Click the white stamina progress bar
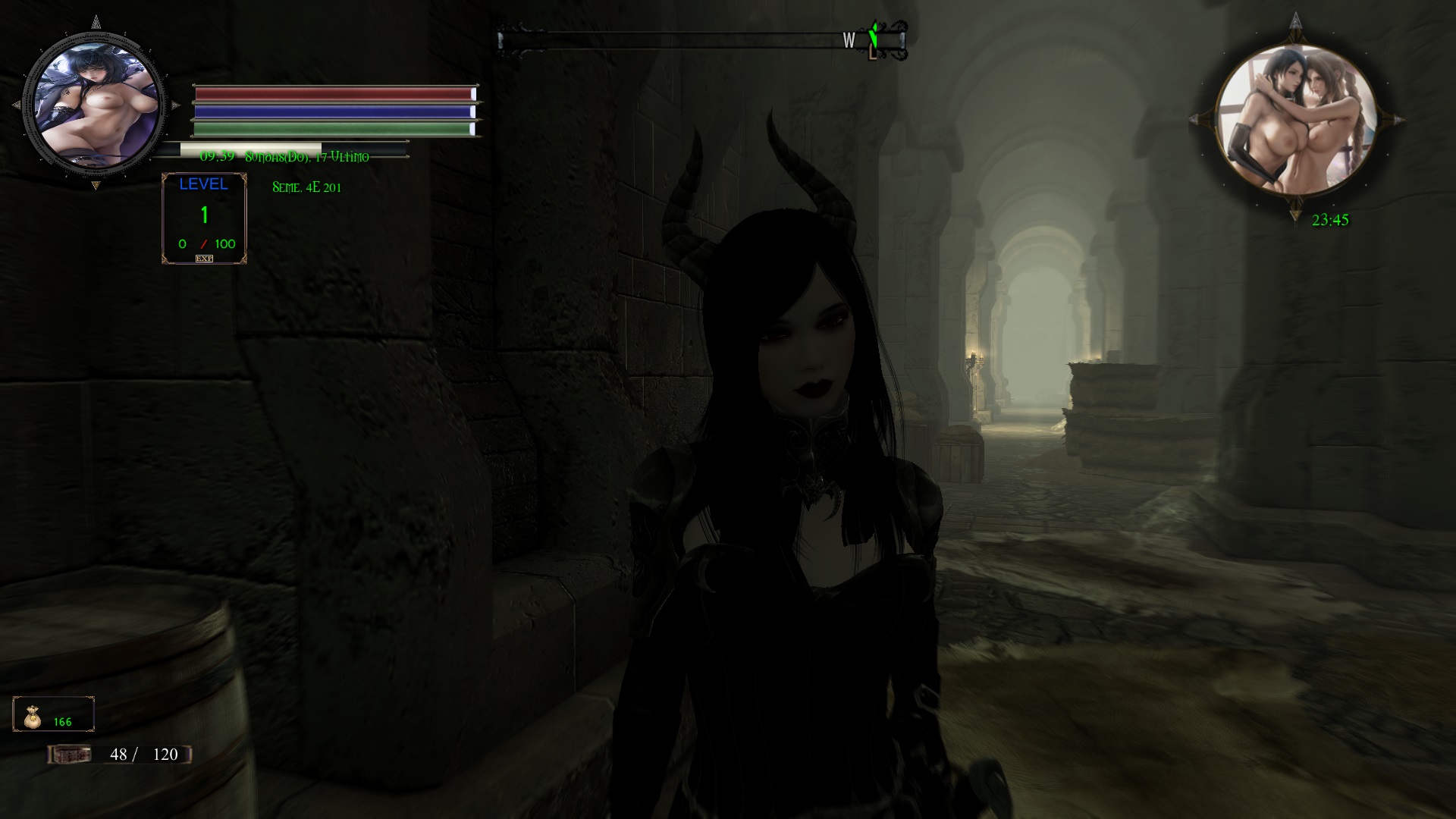This screenshot has width=1456, height=819. tap(250, 146)
